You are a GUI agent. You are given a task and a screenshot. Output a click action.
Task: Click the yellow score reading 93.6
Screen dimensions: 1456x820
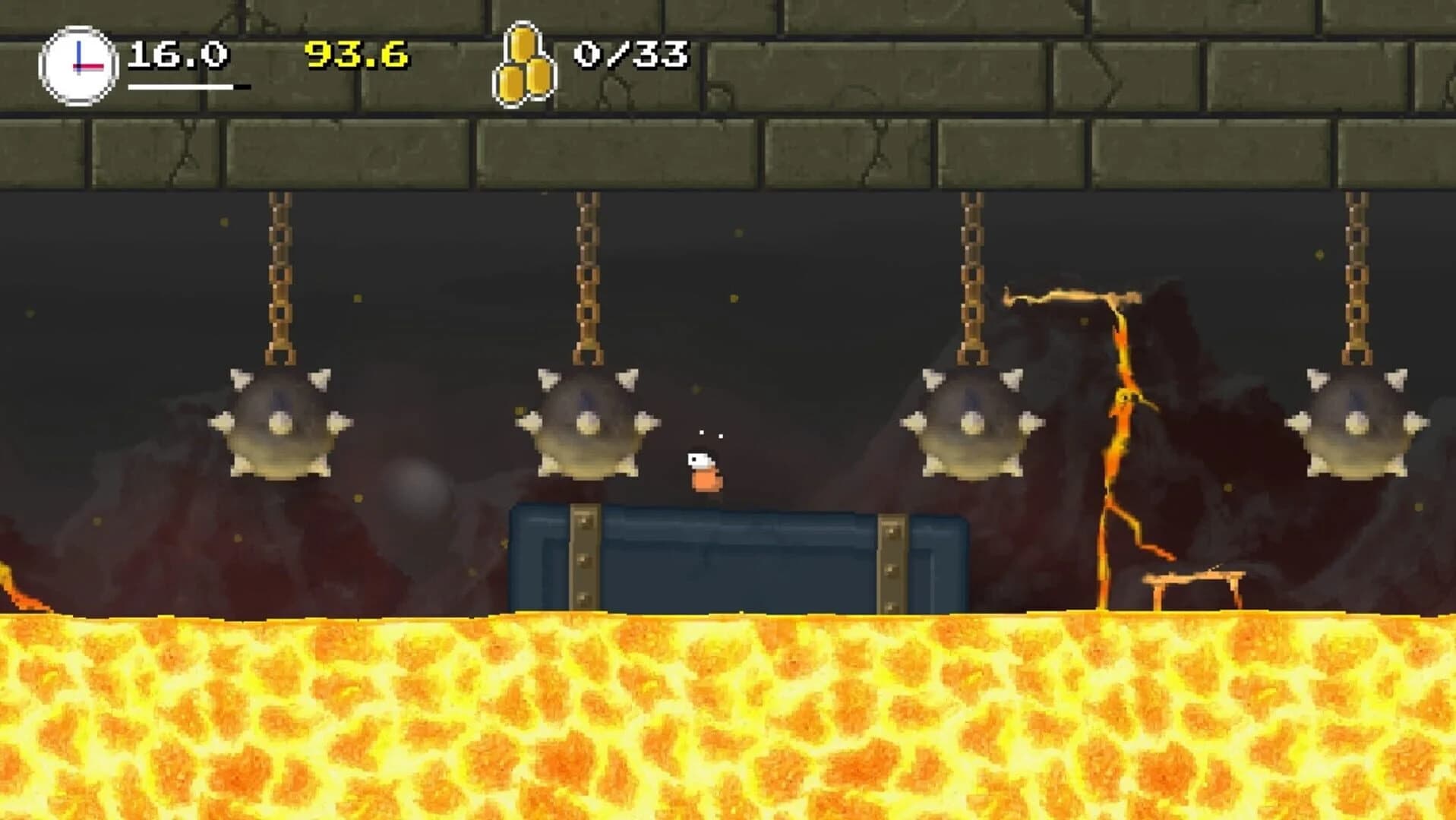355,55
